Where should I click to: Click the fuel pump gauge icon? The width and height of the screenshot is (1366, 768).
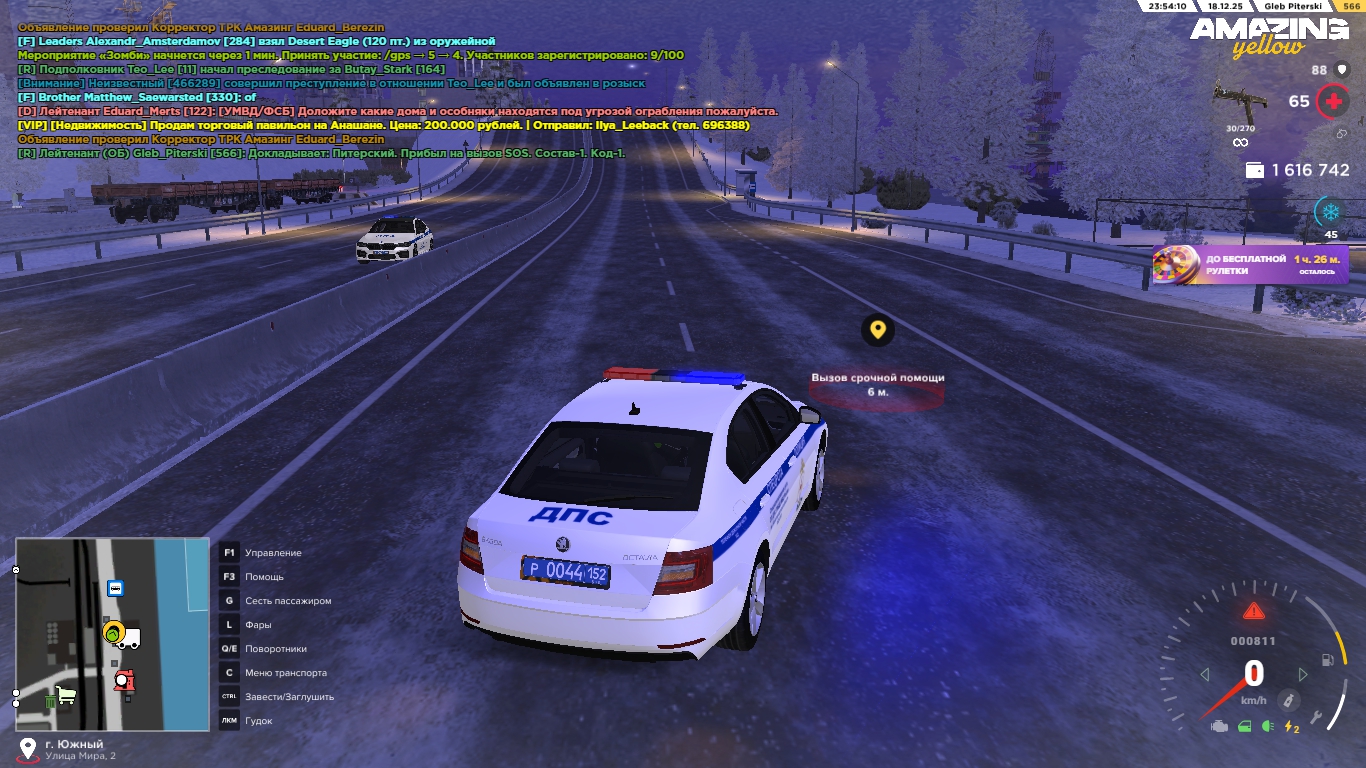point(1328,660)
